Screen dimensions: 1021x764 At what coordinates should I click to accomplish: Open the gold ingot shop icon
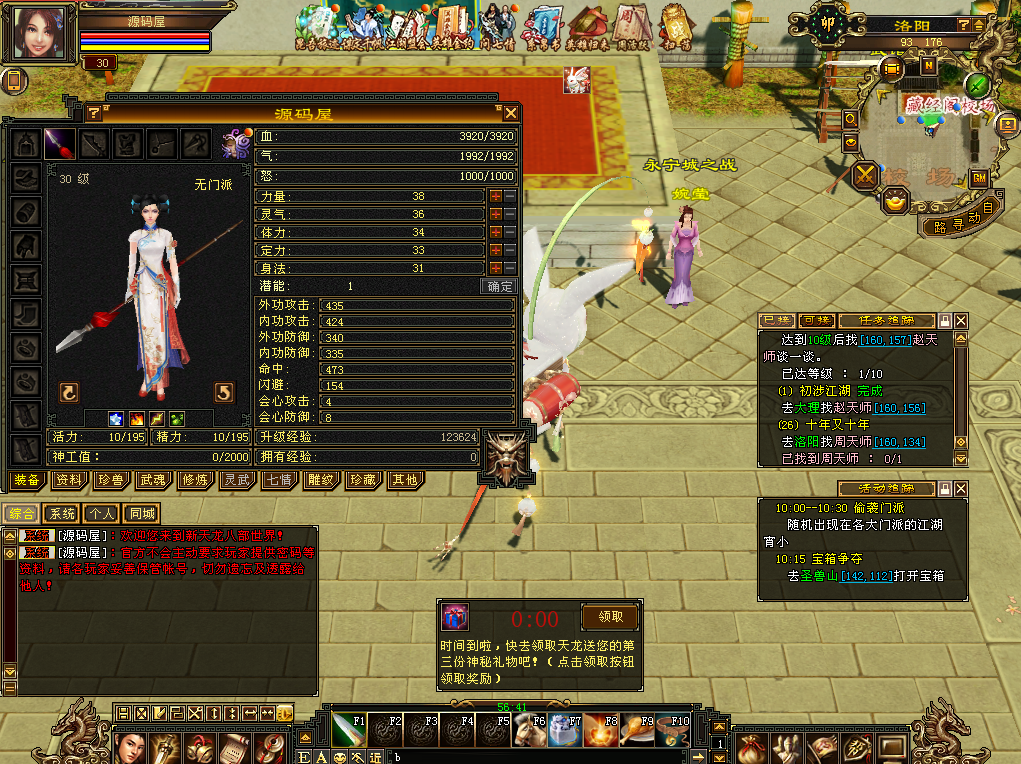point(895,203)
